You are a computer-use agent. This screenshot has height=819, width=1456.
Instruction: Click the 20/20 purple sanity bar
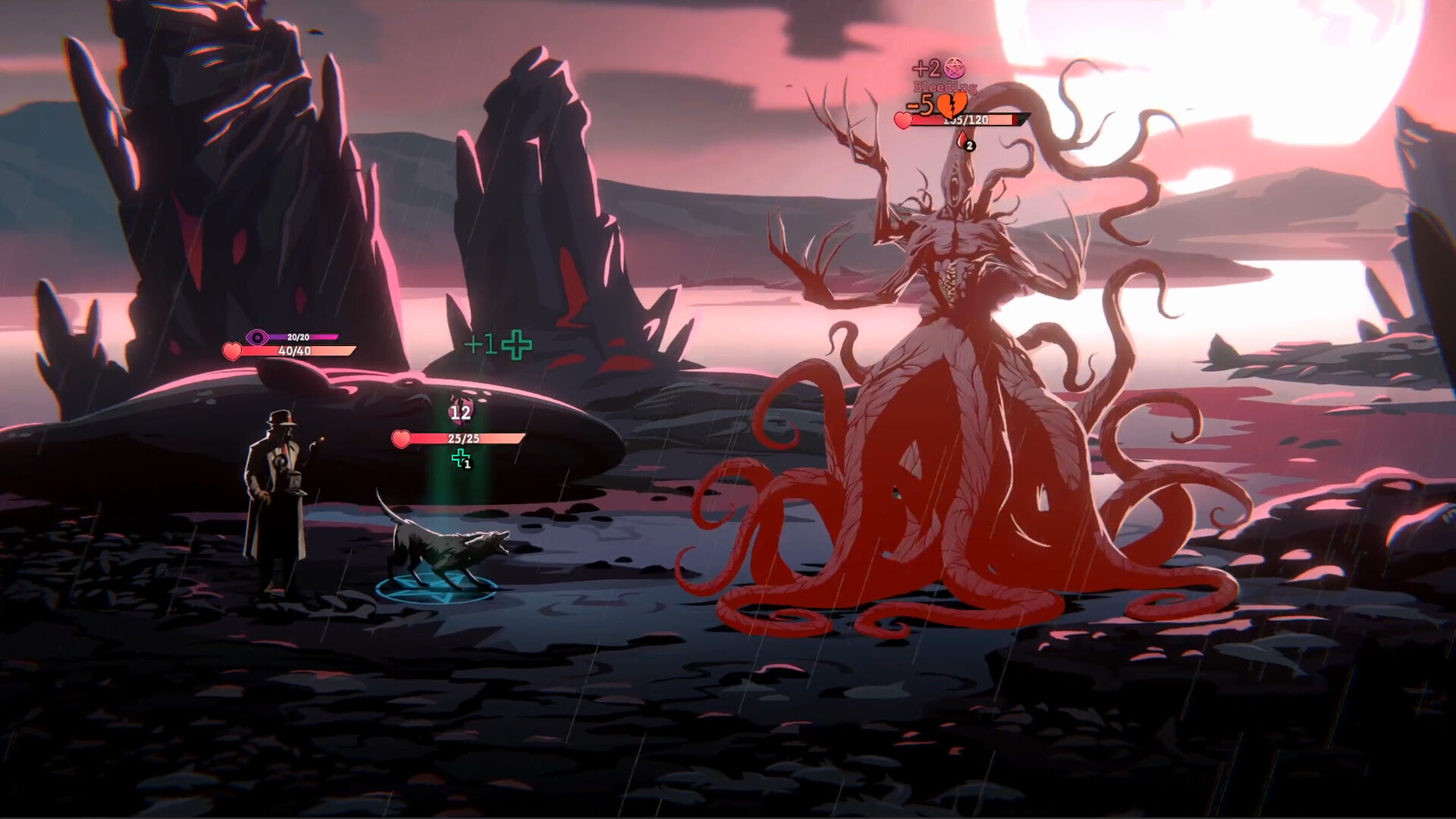[303, 336]
